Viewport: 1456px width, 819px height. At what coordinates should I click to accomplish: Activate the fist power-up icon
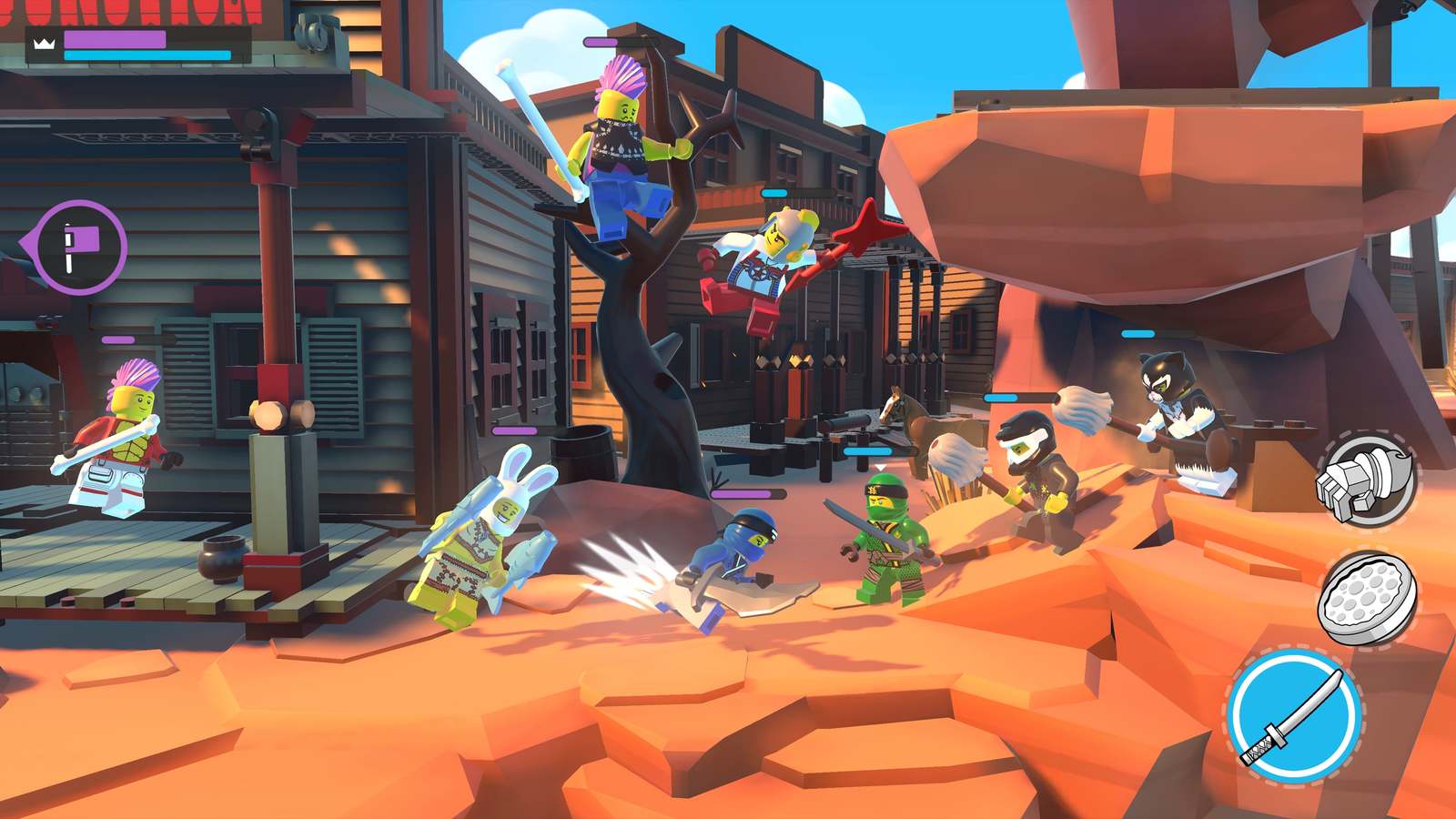tap(1366, 480)
